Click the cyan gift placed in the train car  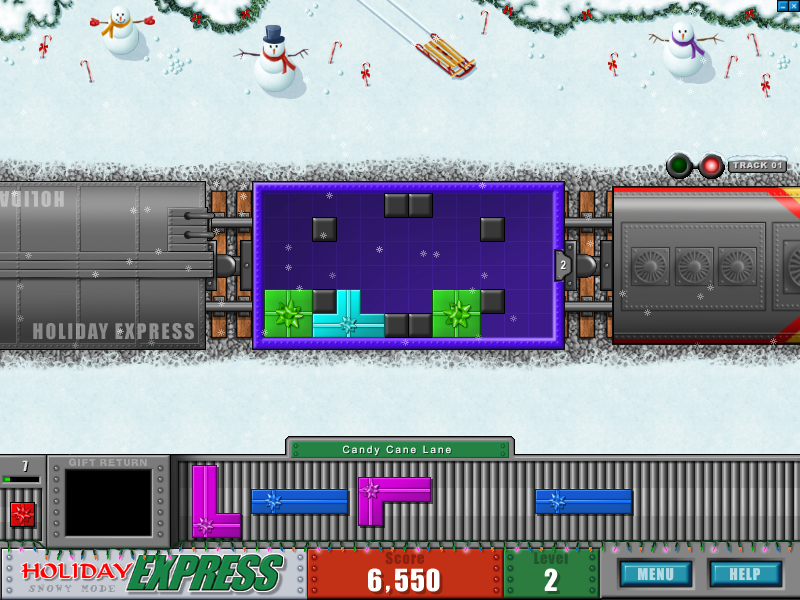[x=348, y=322]
